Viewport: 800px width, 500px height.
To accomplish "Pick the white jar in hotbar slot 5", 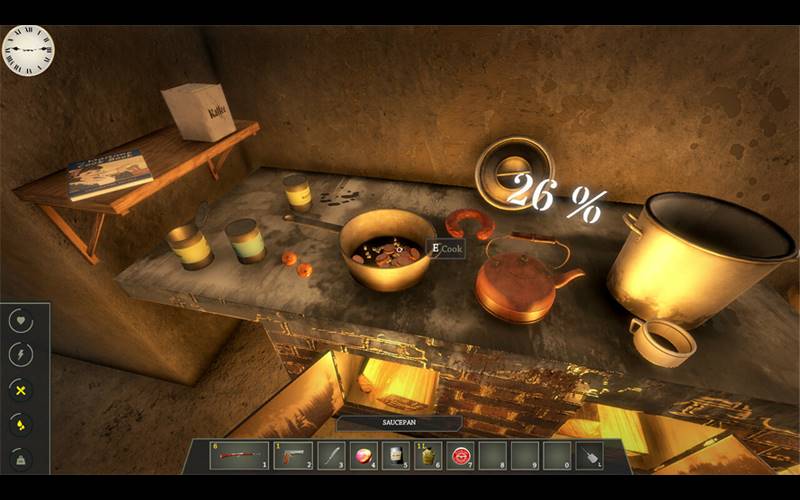I will coord(397,456).
